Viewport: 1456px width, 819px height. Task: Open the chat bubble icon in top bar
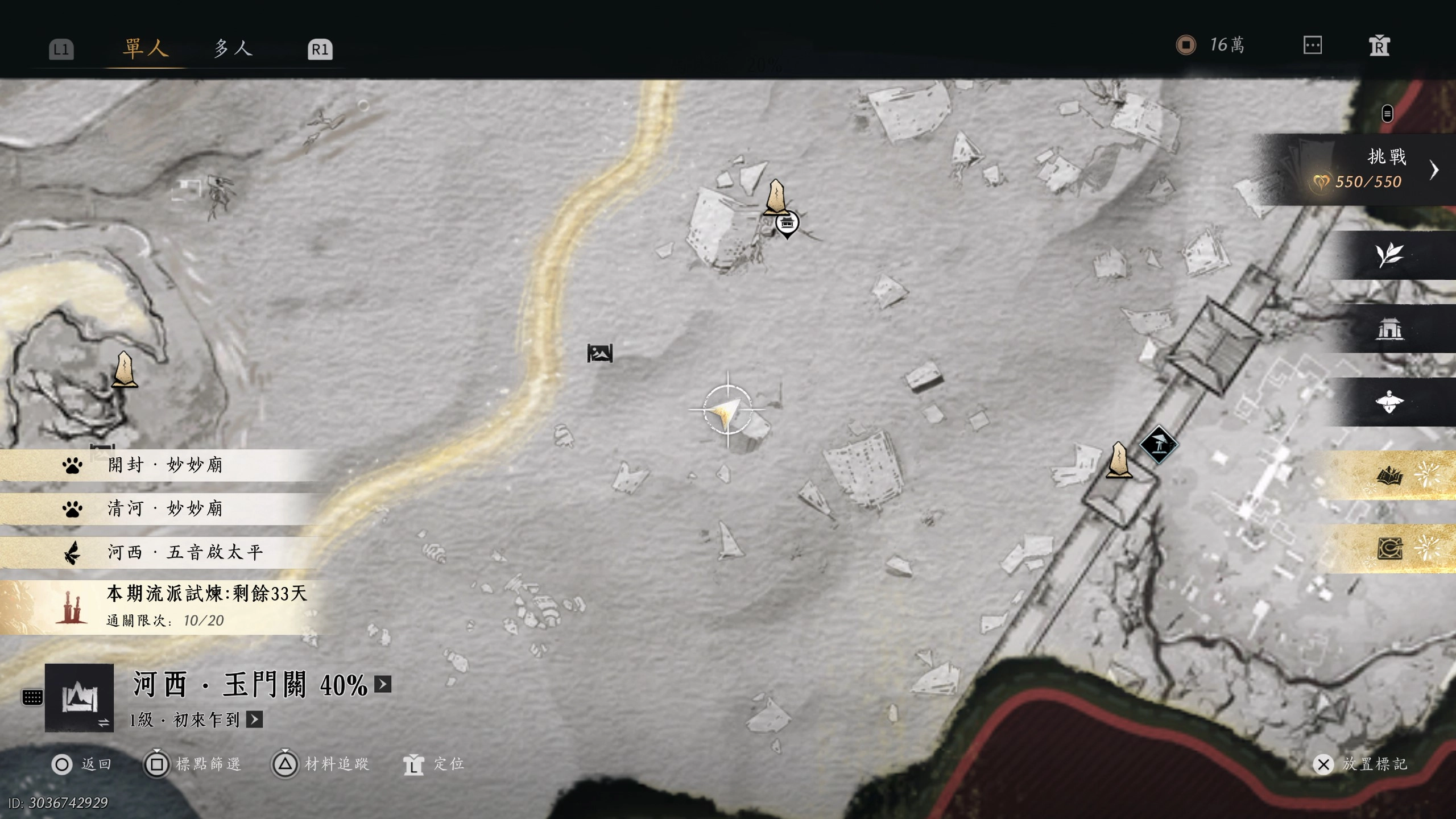point(1312,45)
